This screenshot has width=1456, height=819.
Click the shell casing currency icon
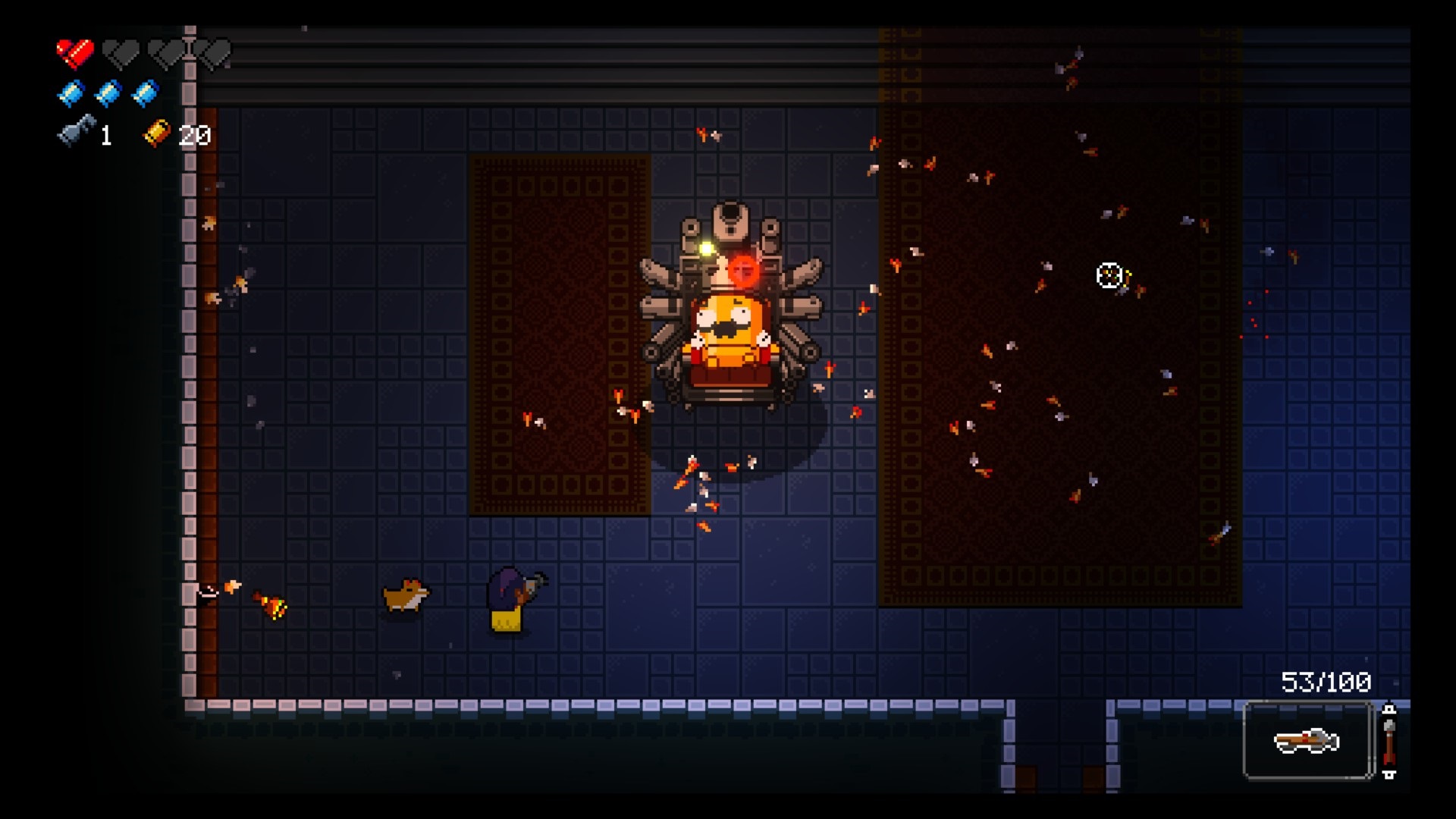click(158, 133)
